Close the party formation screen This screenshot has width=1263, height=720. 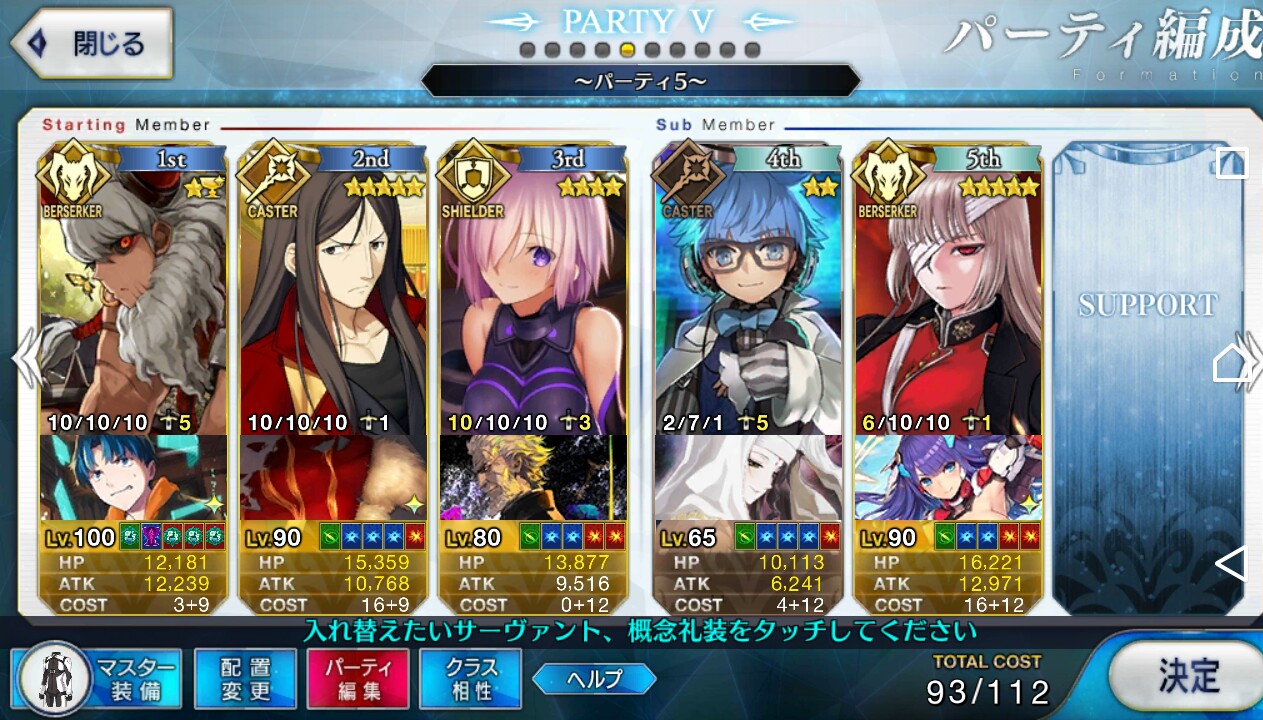click(x=92, y=44)
